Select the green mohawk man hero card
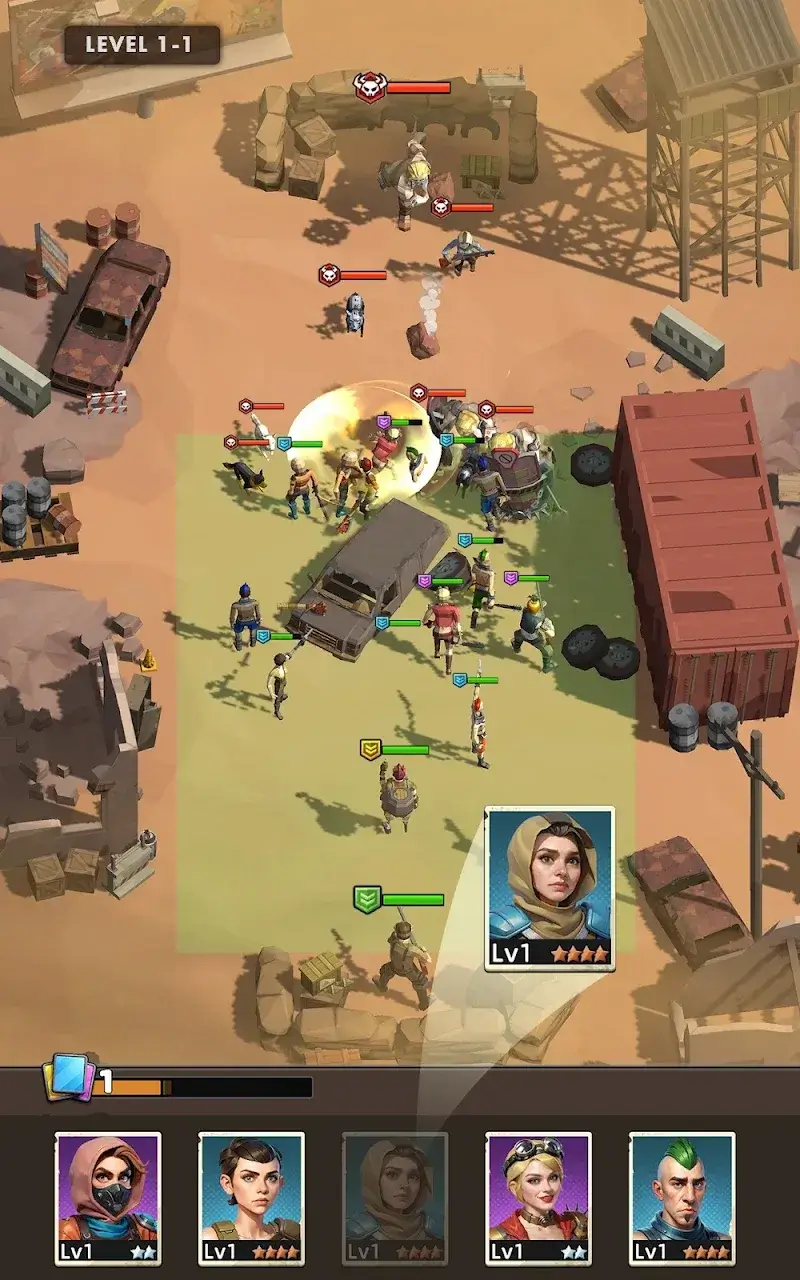 pyautogui.click(x=682, y=1197)
